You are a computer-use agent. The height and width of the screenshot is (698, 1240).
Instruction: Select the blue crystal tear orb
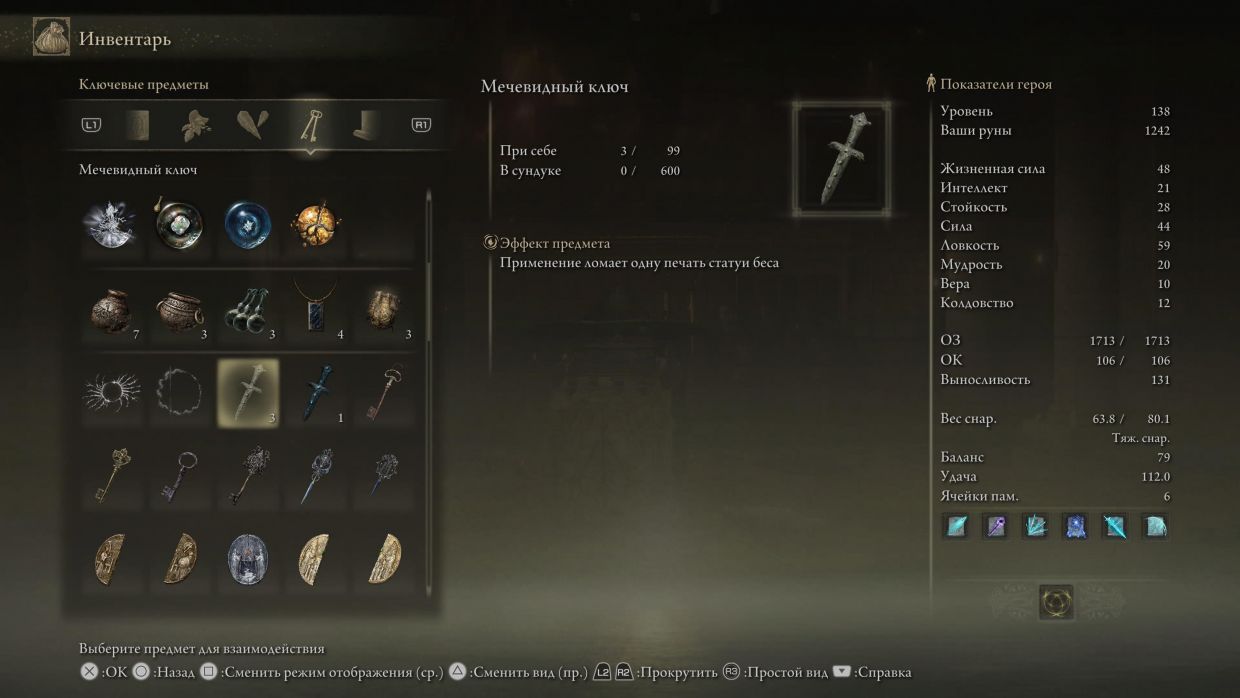[248, 226]
